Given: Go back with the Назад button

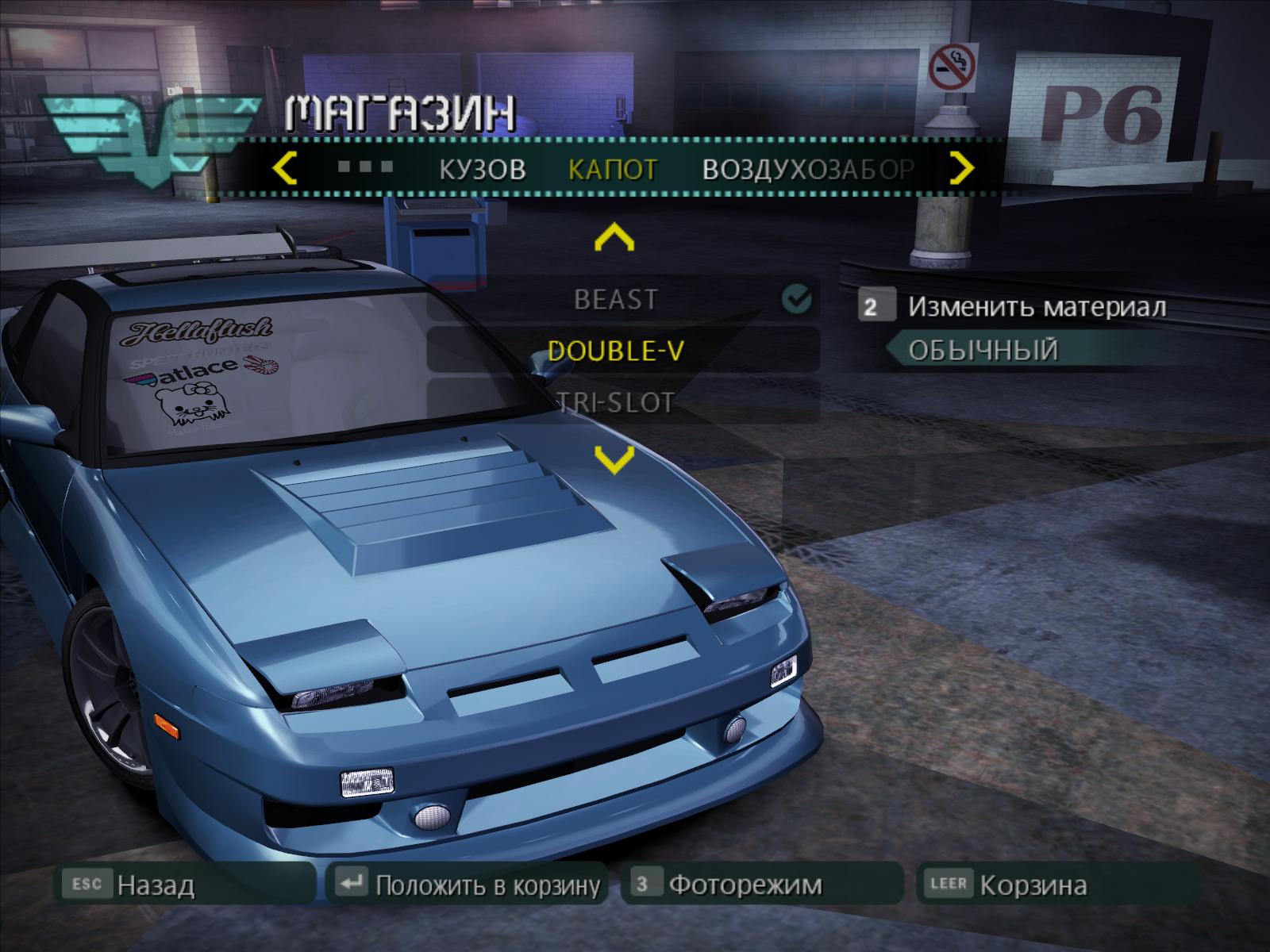Looking at the screenshot, I should click(156, 885).
